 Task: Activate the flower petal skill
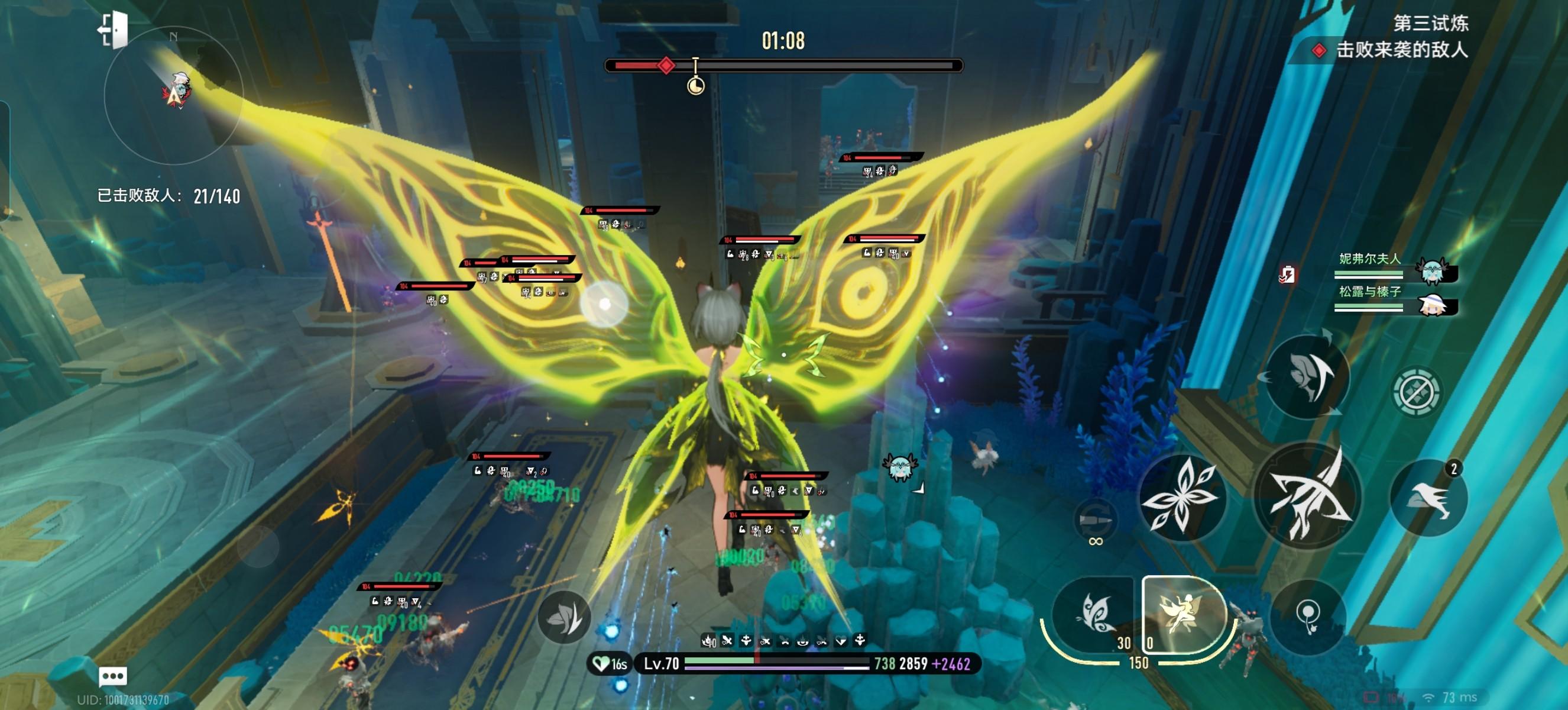click(1181, 496)
